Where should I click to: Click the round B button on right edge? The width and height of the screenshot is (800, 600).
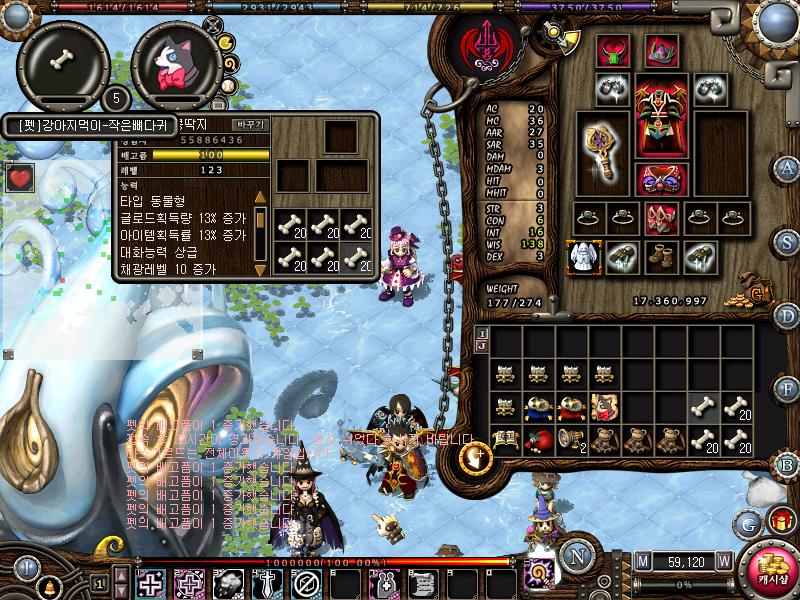[788, 464]
